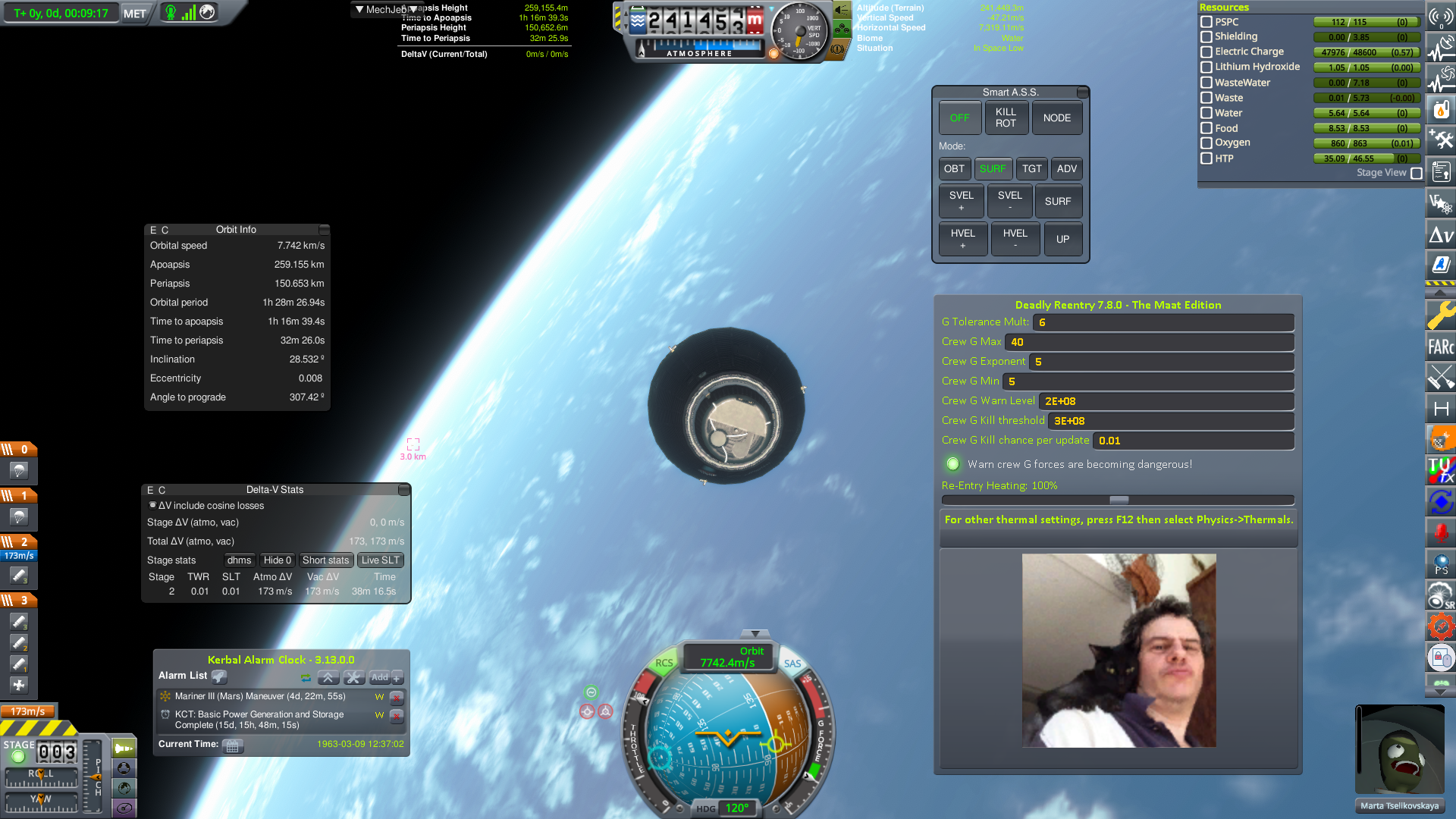
Task: Click Add+ in Kerbal Alarm Clock
Action: point(383,677)
